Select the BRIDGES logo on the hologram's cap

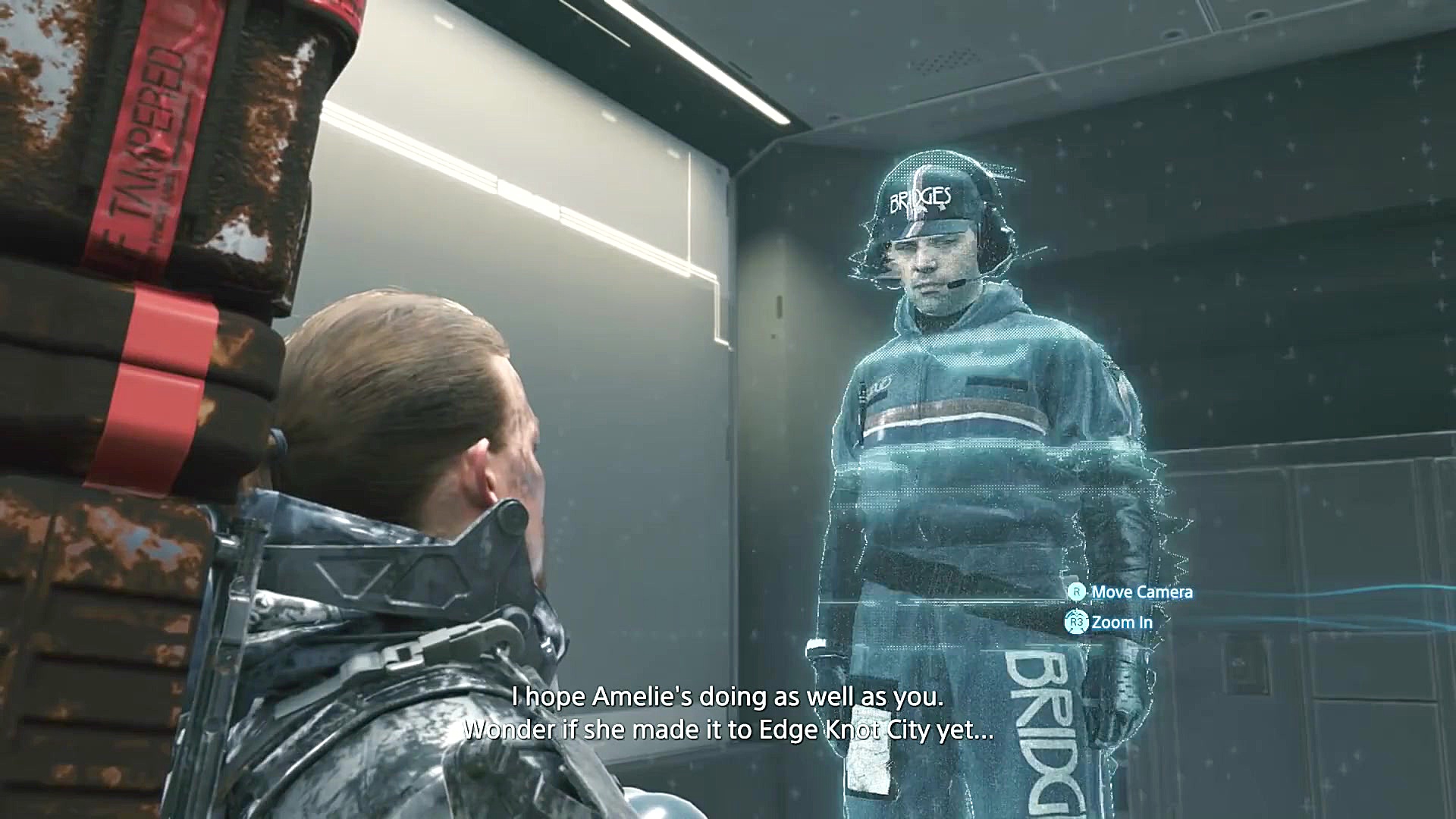click(x=921, y=199)
